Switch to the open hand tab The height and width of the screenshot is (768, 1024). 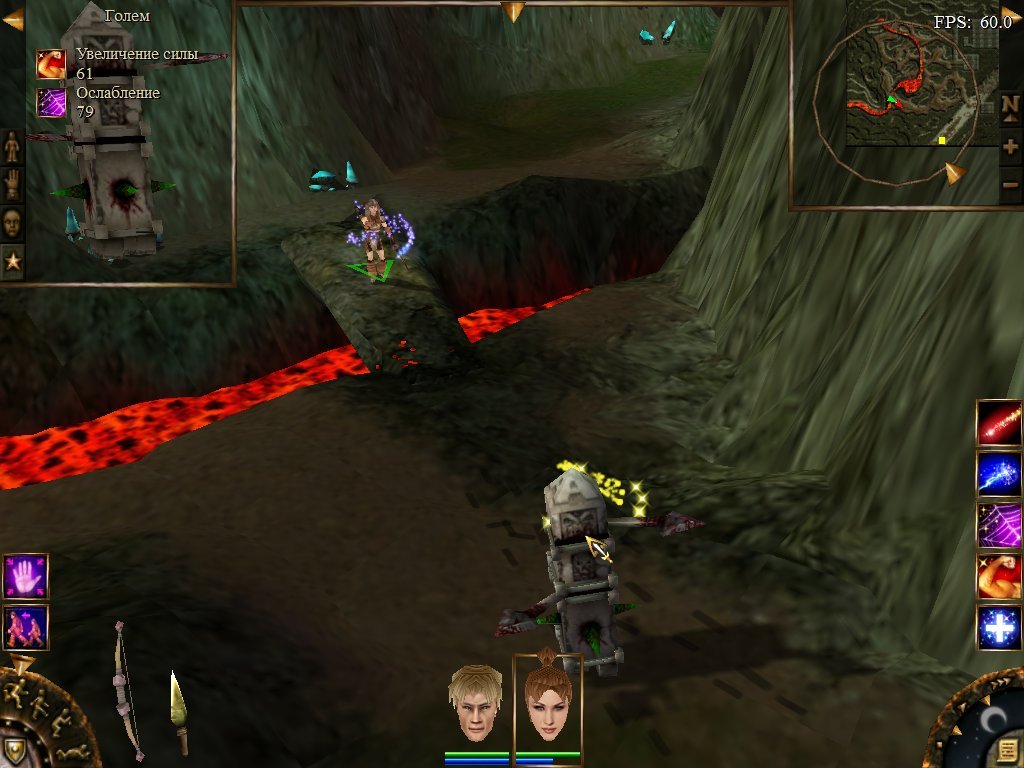(x=12, y=184)
